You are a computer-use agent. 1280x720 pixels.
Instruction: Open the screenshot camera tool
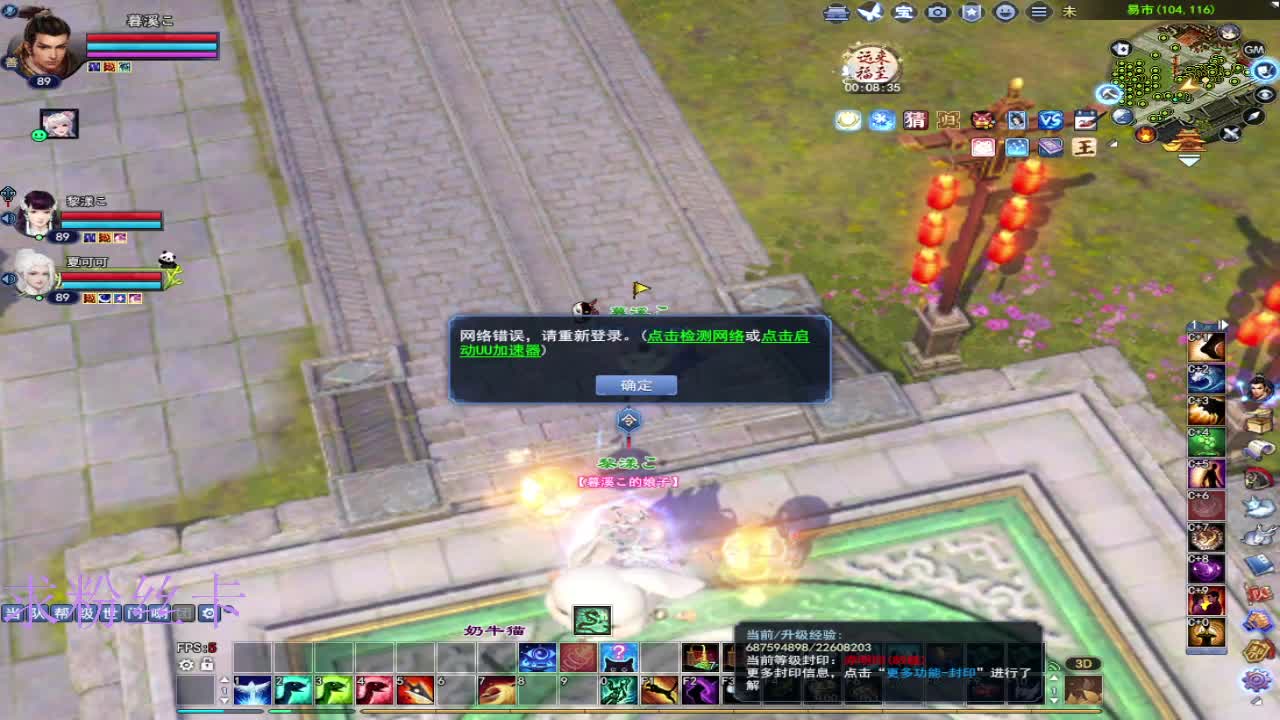tap(936, 12)
